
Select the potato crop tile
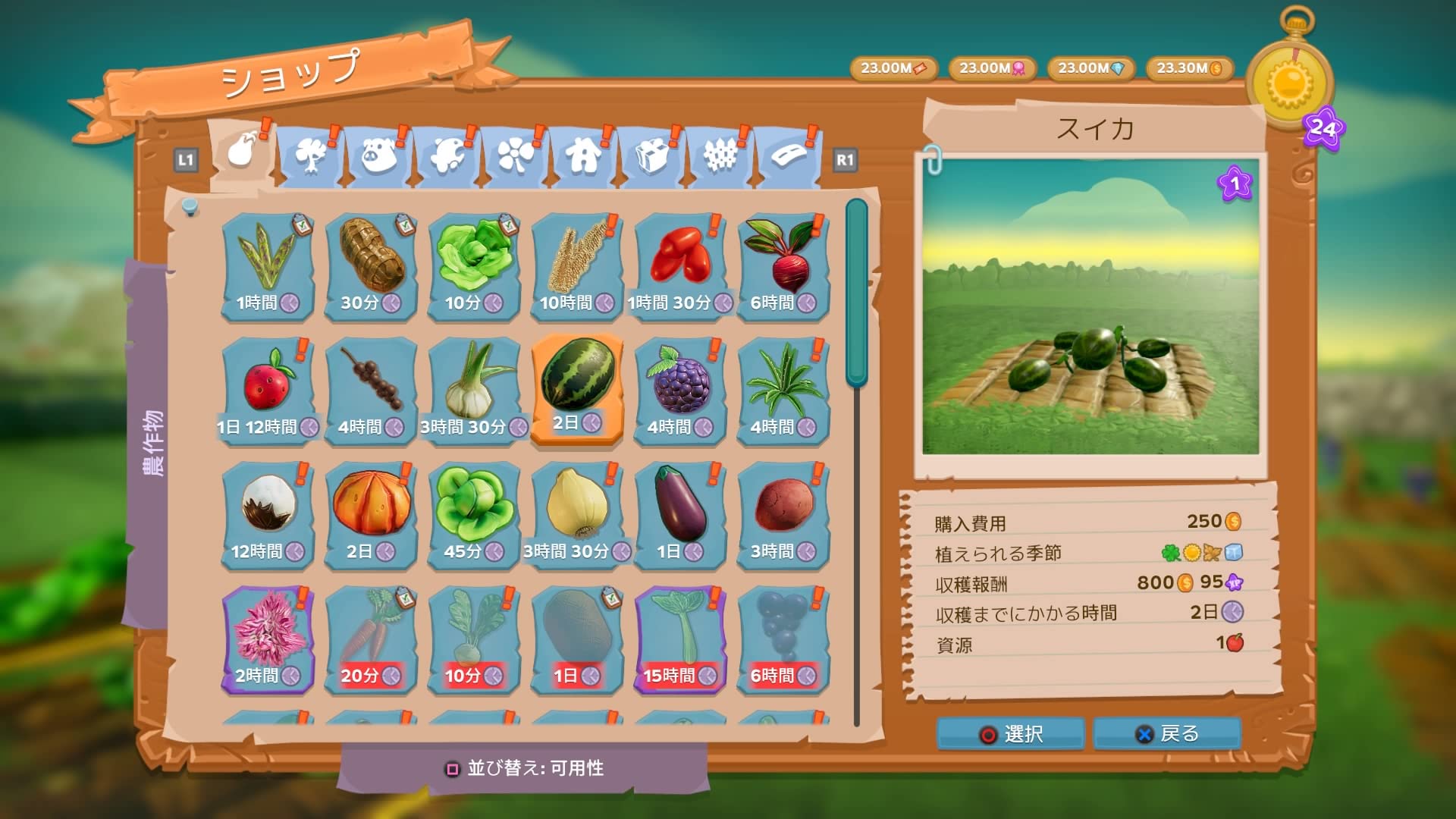pos(783,514)
